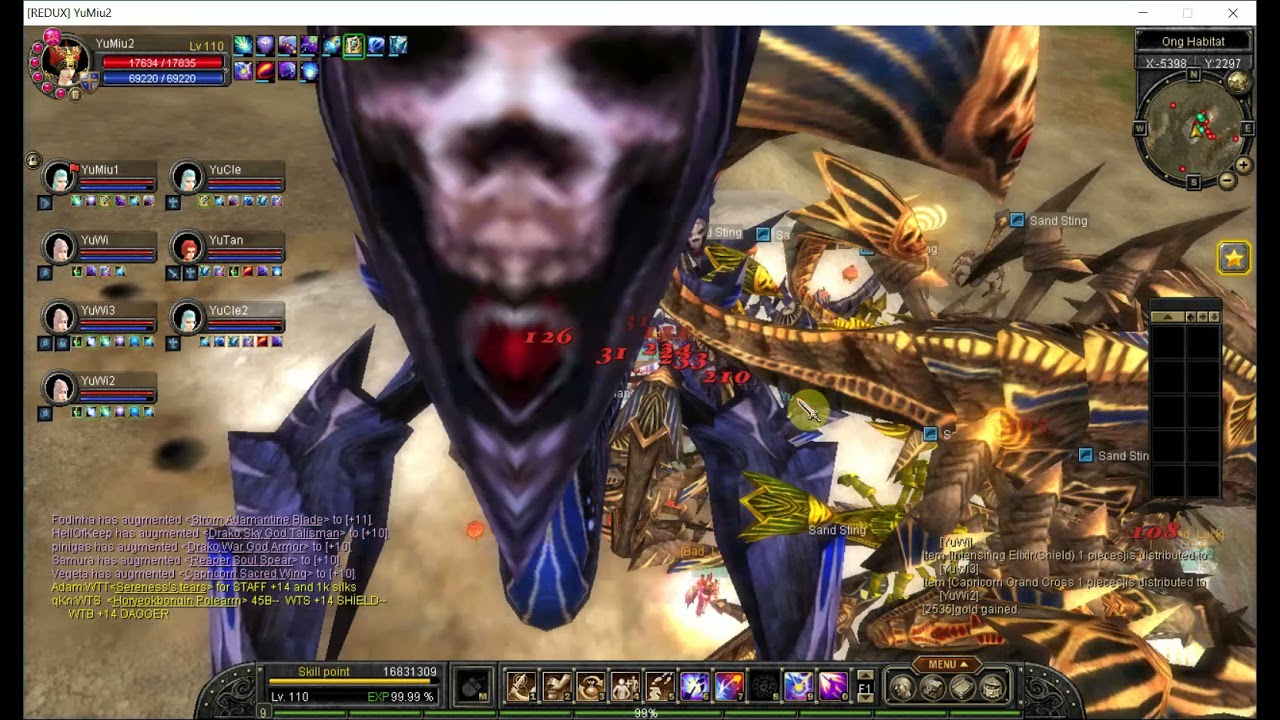Use the purple skill in hotbar slot 0

pos(833,686)
